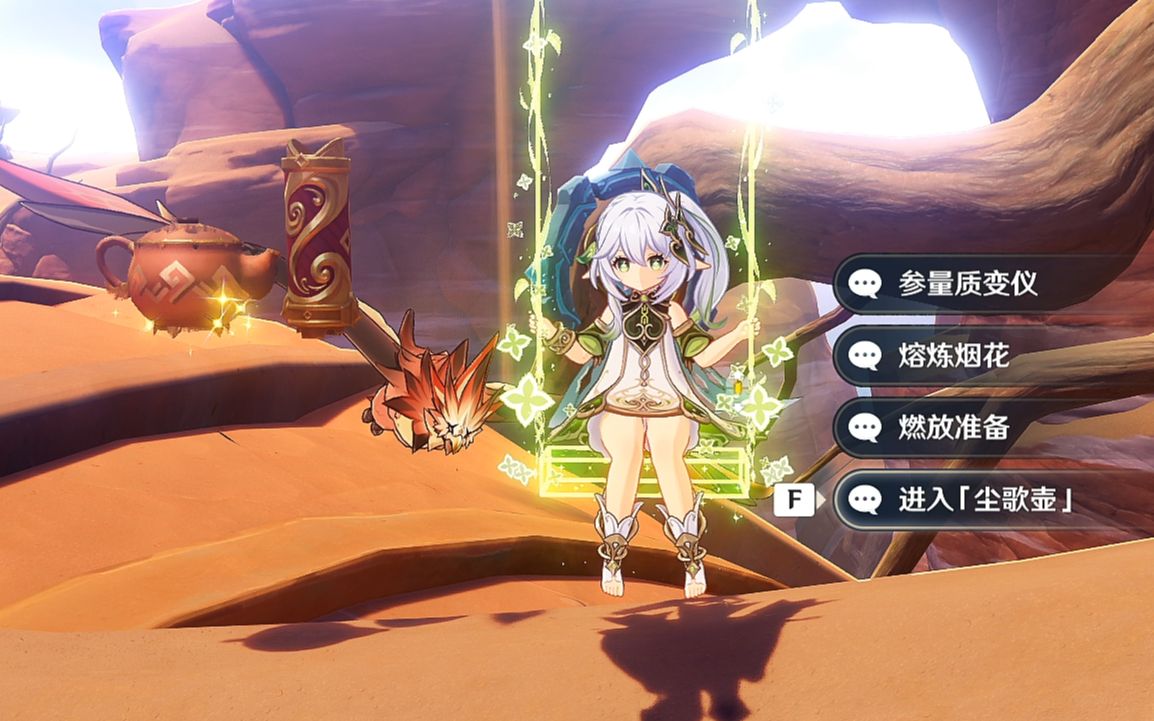This screenshot has width=1154, height=721.
Task: Select the 参量质变仪 interaction option
Action: coord(966,283)
